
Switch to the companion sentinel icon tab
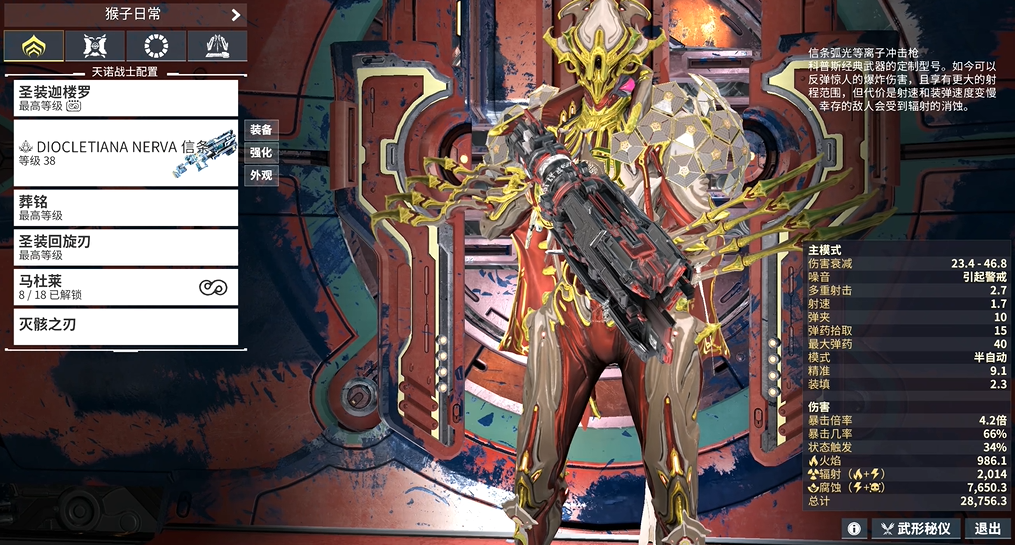click(95, 45)
